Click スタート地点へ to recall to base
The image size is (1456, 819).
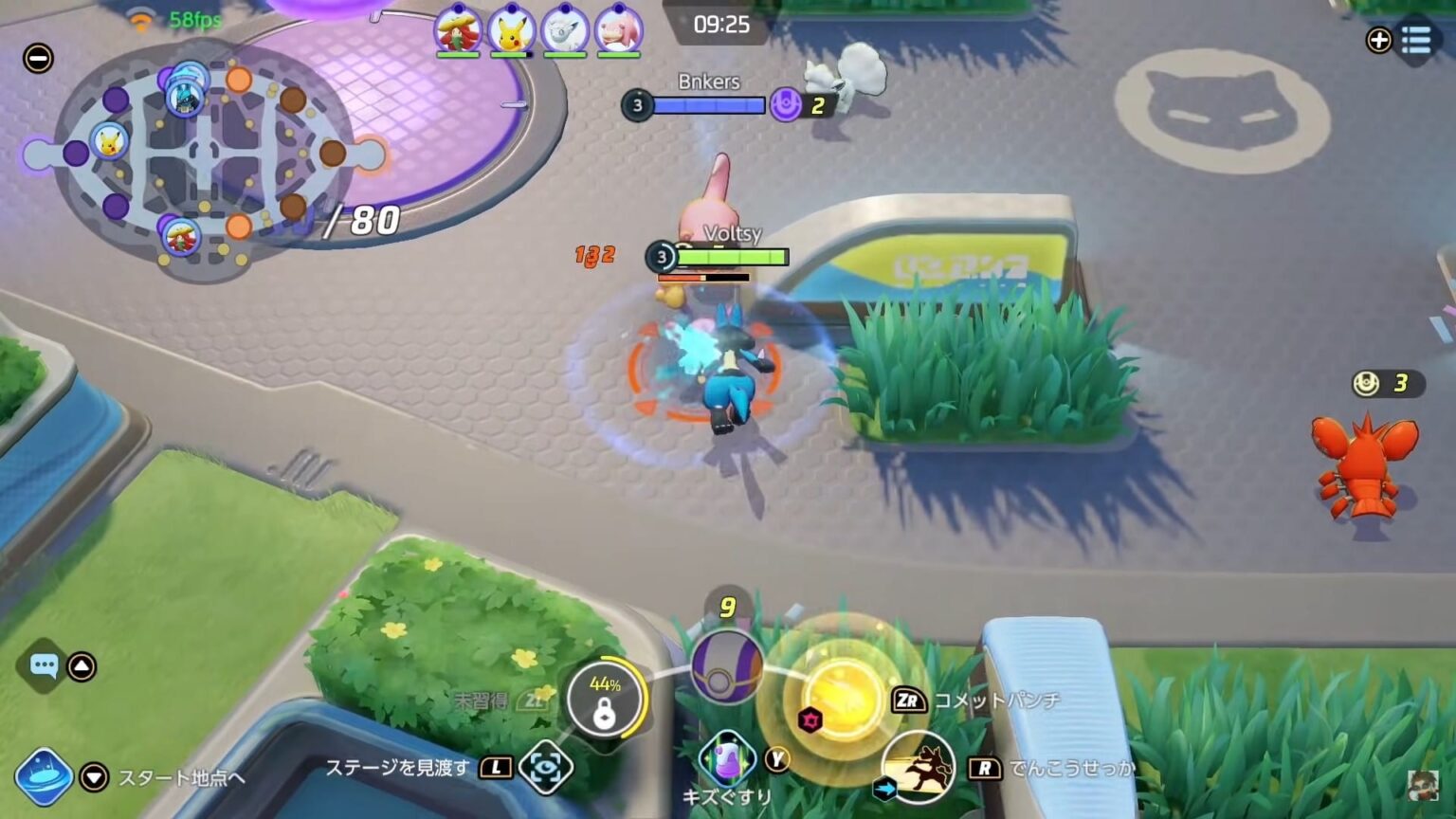click(183, 778)
